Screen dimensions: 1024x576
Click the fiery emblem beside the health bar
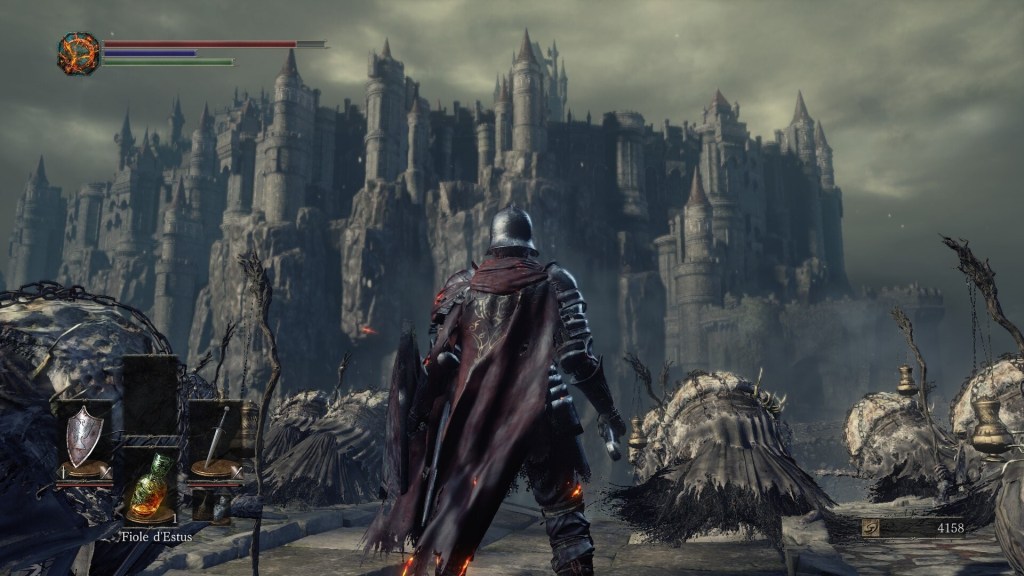click(x=78, y=53)
